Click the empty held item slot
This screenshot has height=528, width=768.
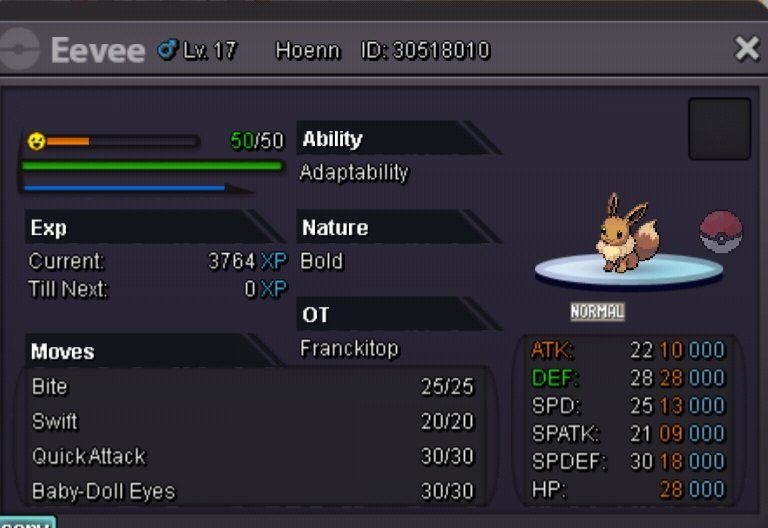tap(719, 129)
